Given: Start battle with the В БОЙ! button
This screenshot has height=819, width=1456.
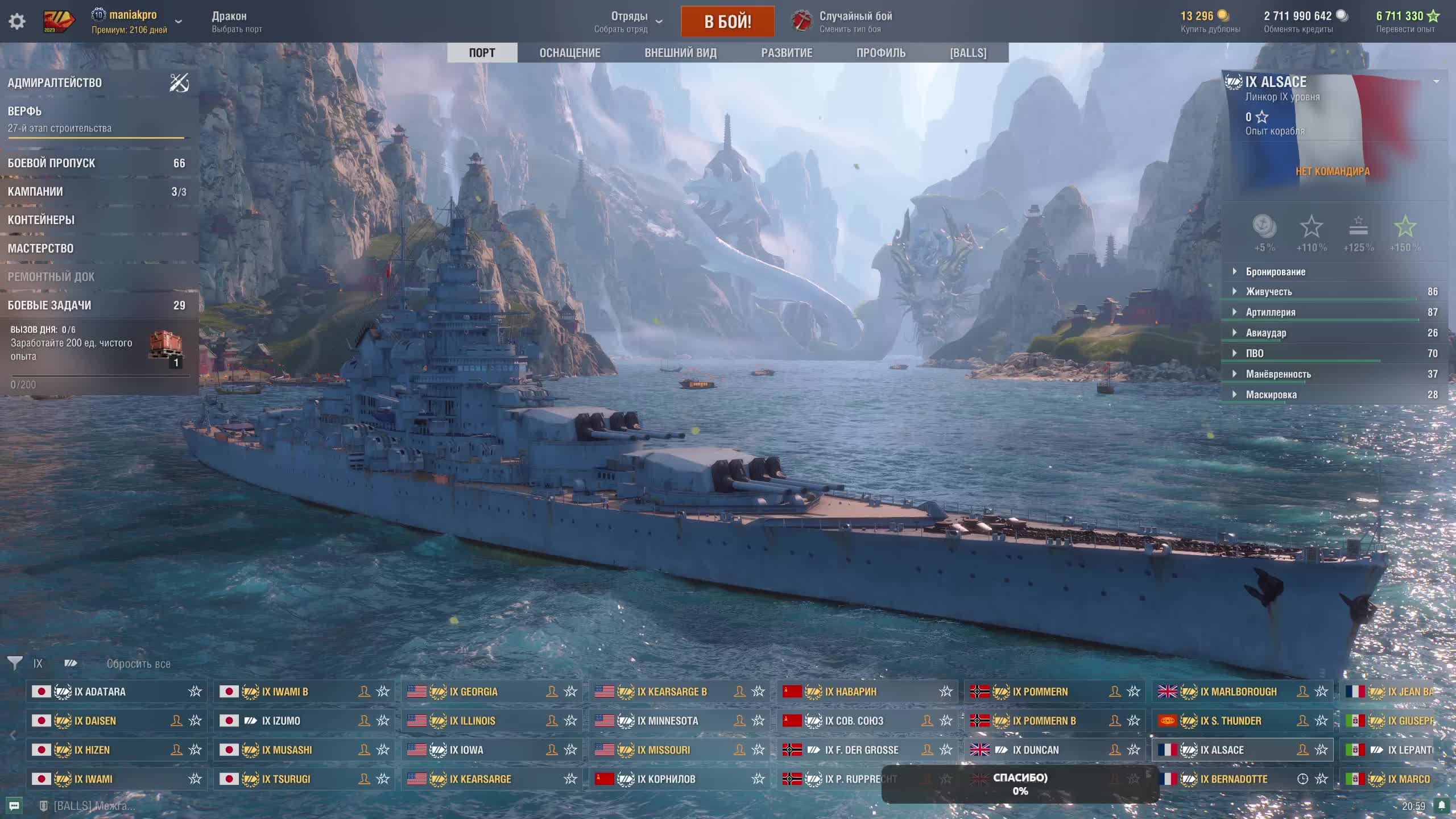Looking at the screenshot, I should 727,22.
